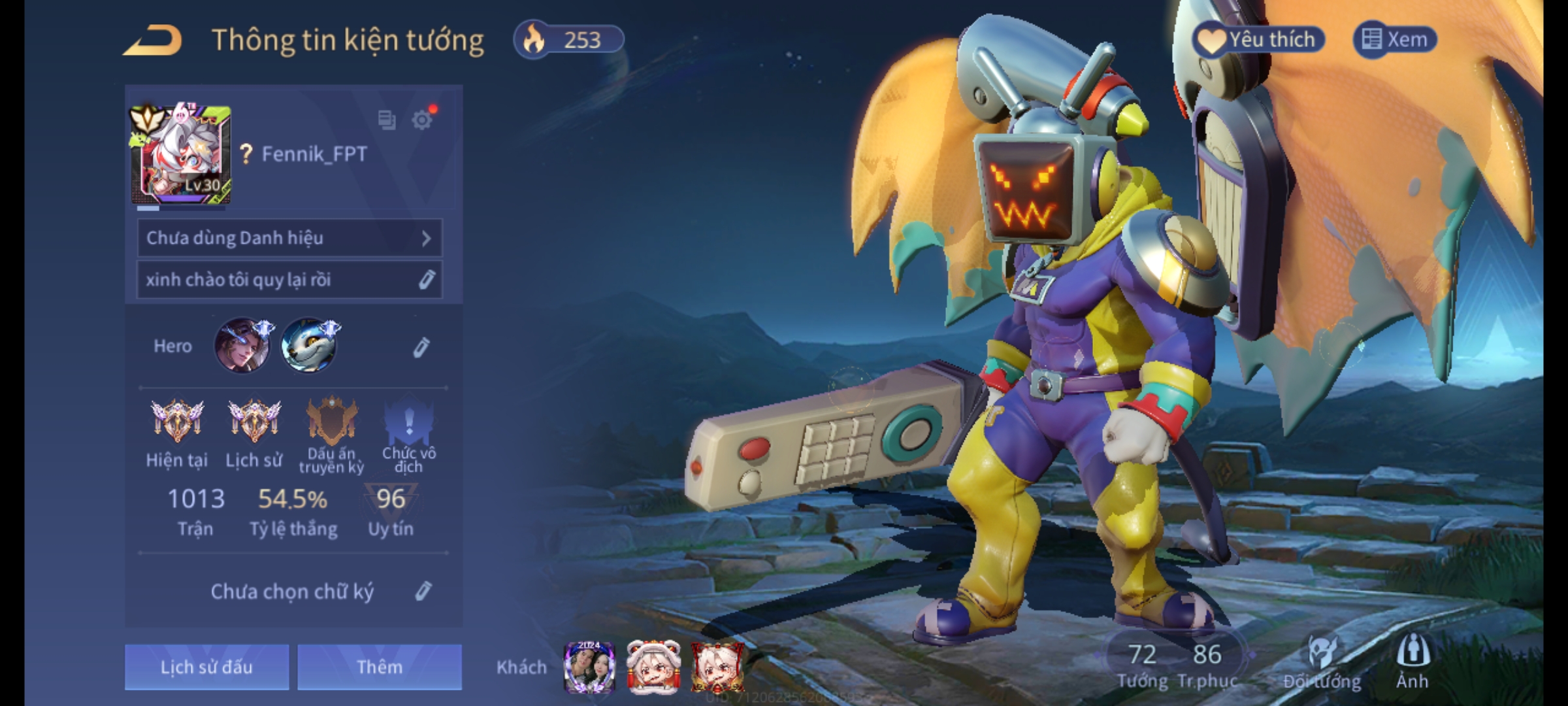Open the Xem view button

1395,40
